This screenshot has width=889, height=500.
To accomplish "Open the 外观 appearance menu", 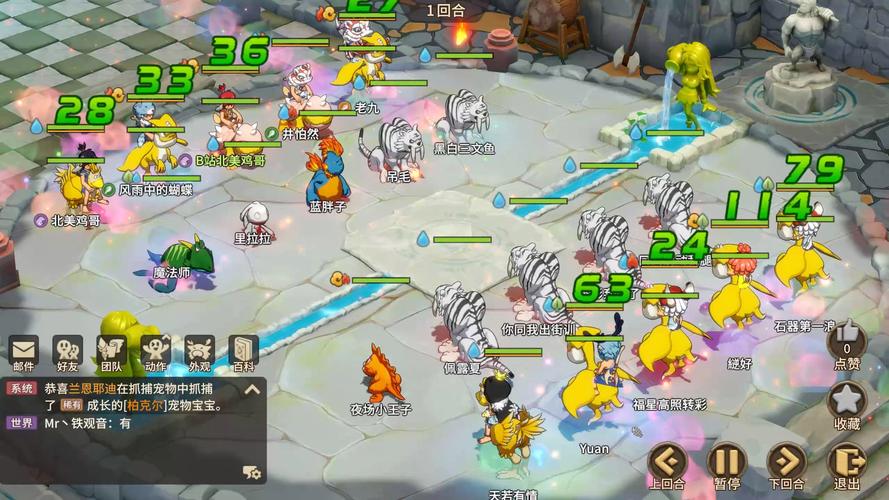I will point(199,352).
